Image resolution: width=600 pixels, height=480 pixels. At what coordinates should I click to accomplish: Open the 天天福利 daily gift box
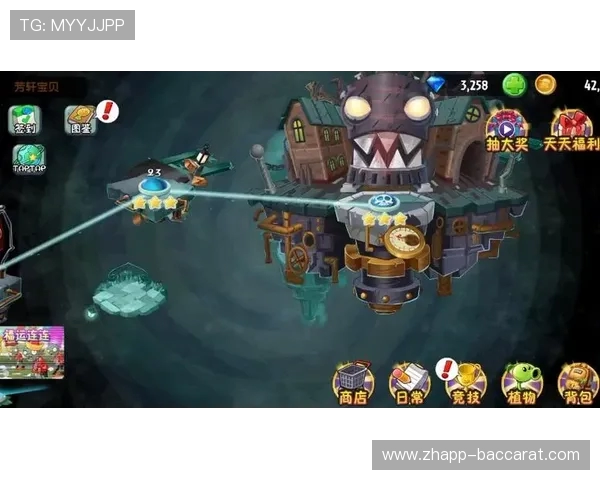pos(571,130)
